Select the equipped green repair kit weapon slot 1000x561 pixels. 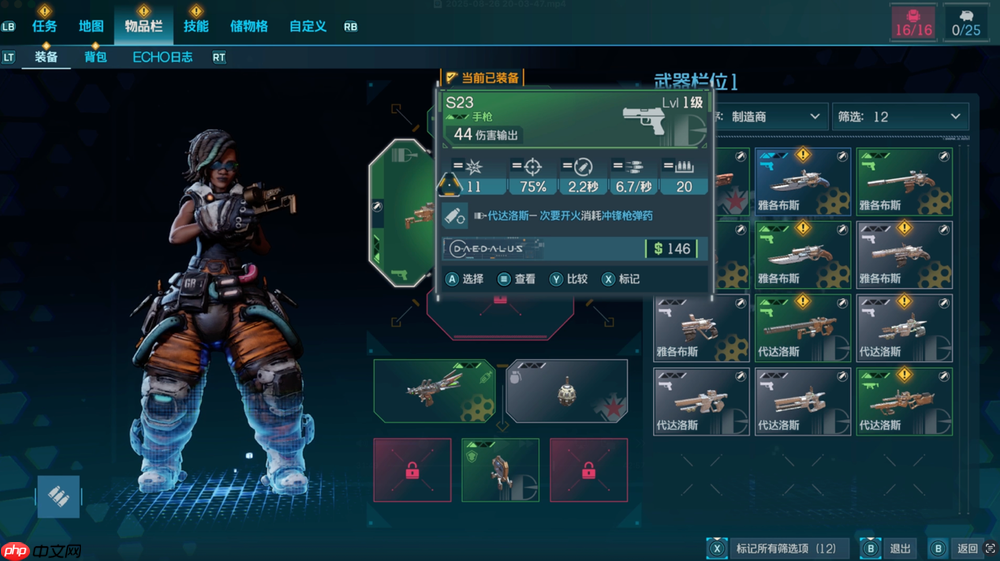click(x=434, y=391)
